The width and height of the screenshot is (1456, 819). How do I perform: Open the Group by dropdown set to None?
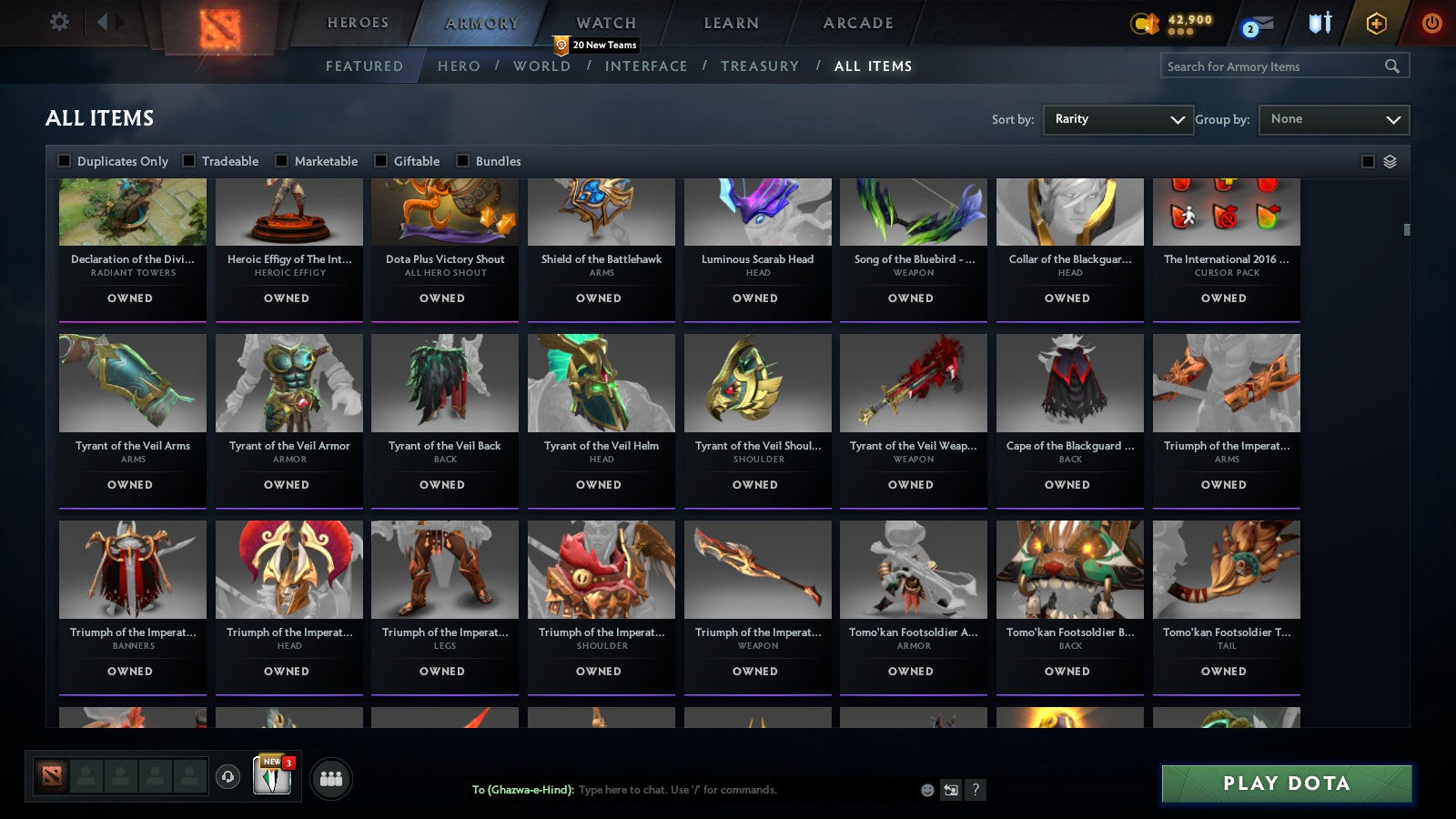coord(1333,119)
